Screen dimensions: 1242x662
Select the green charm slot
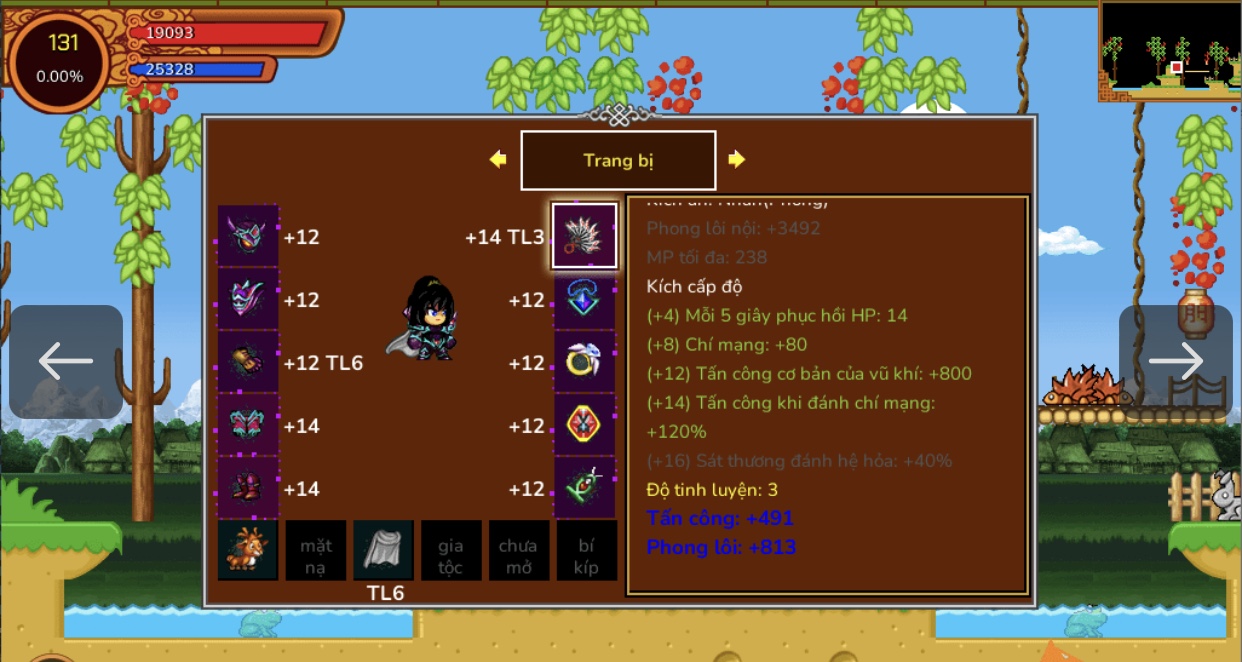click(585, 489)
